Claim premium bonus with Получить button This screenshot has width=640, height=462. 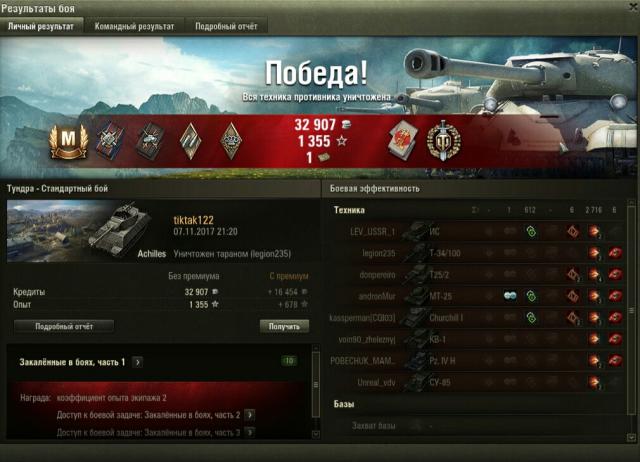(284, 326)
